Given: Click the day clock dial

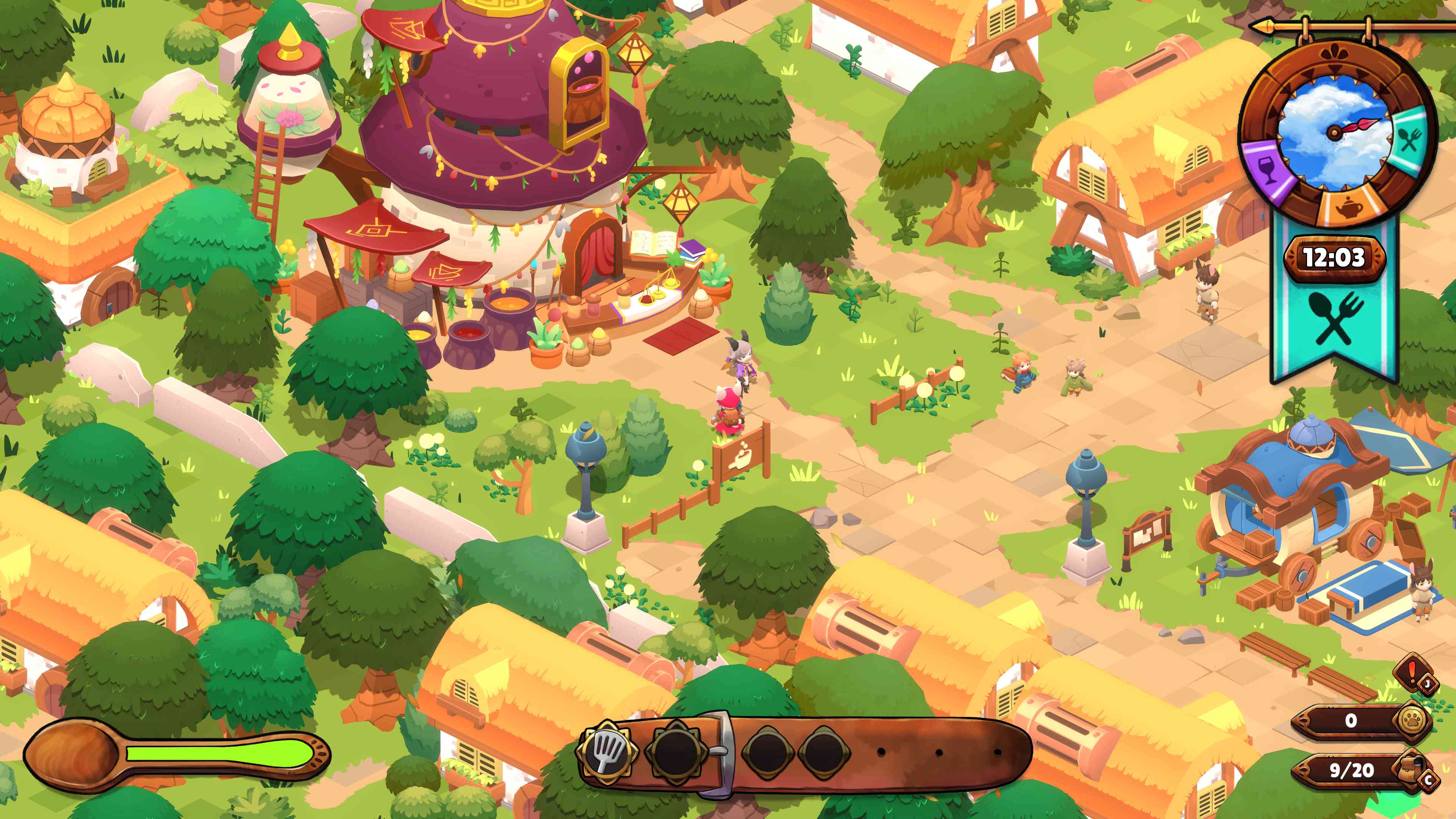Looking at the screenshot, I should coord(1336,133).
